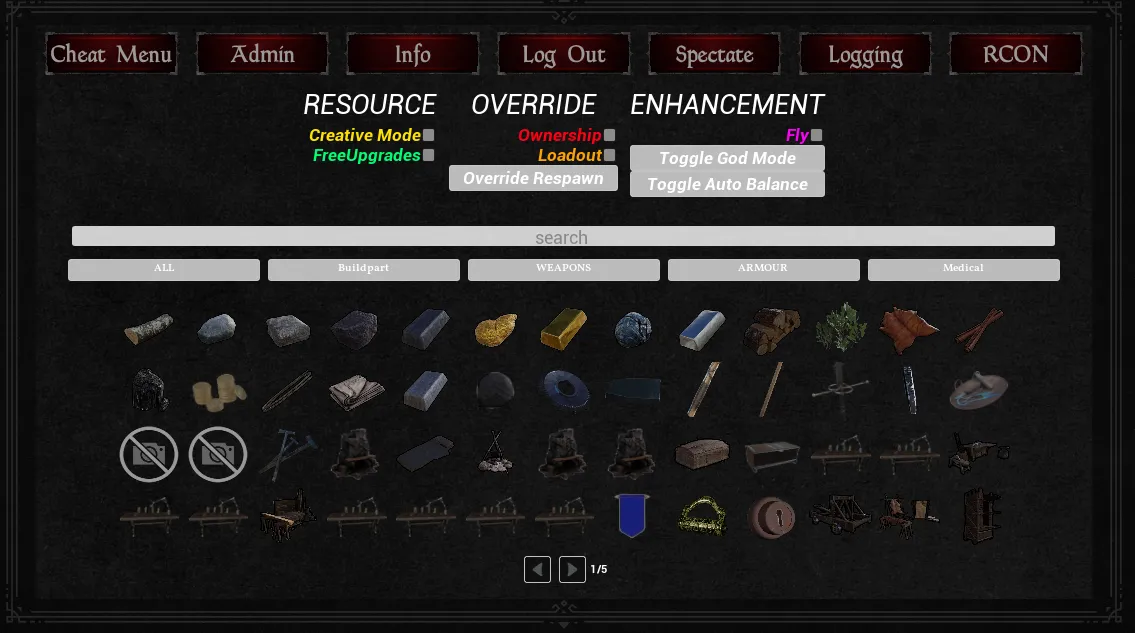Select the gold ingot item

(564, 329)
